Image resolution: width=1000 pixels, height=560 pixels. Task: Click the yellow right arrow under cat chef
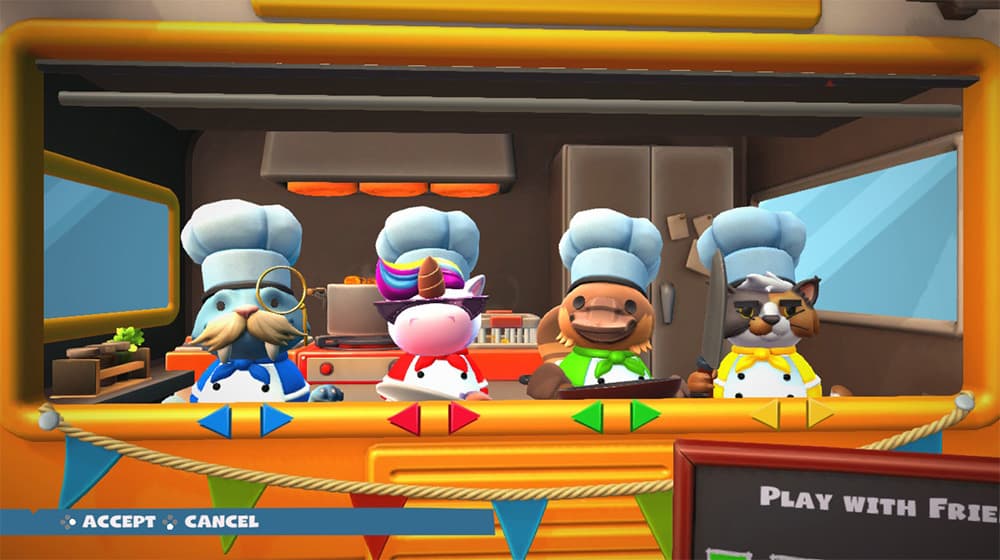pyautogui.click(x=820, y=414)
